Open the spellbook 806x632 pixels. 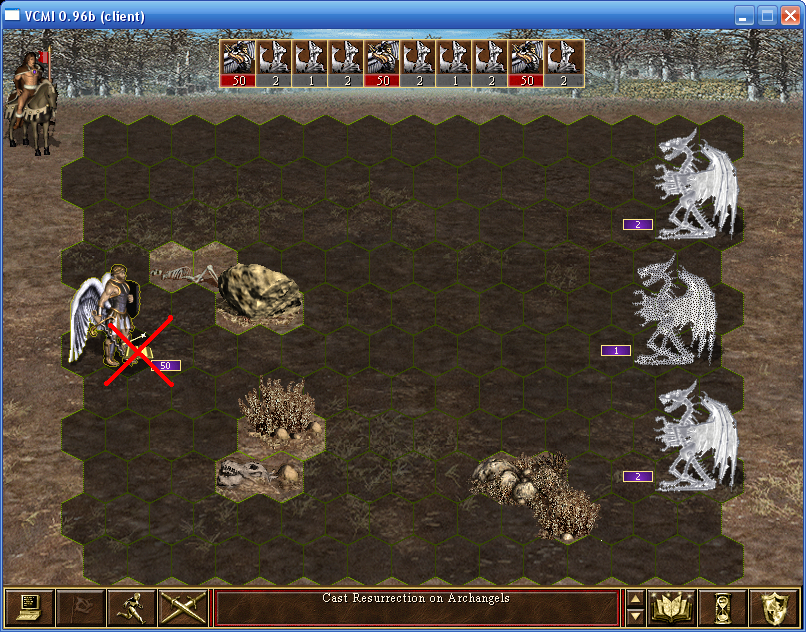click(672, 607)
